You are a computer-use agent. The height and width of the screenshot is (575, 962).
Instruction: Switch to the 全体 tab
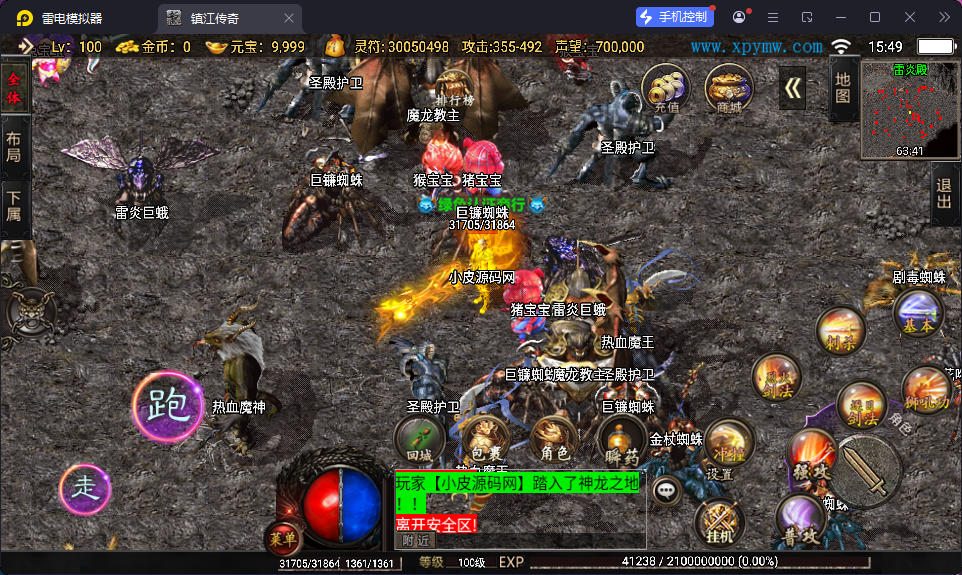14,88
